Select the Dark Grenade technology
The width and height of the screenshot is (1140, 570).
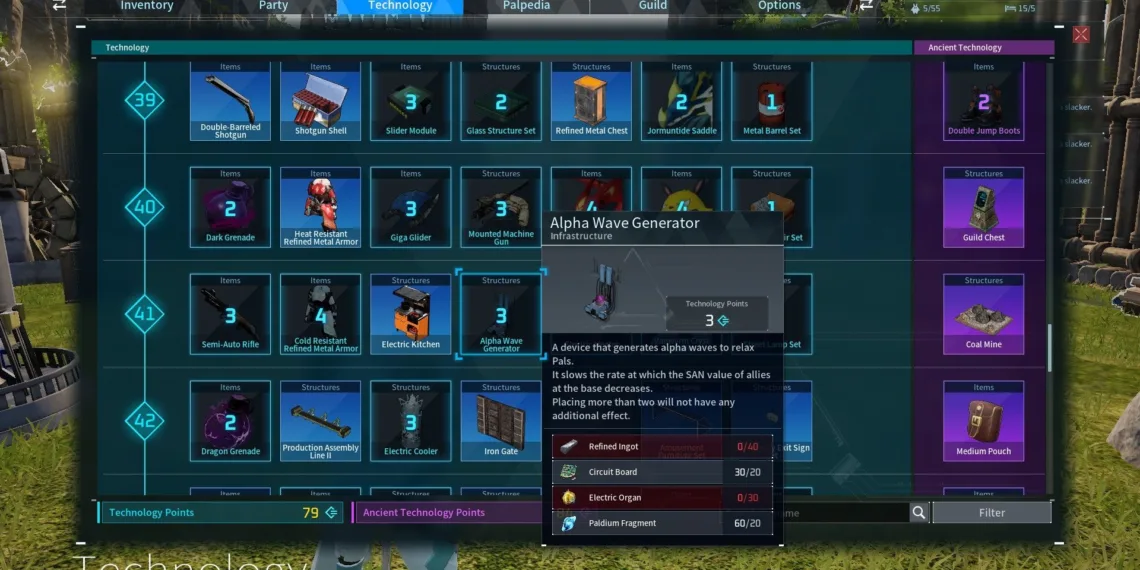(230, 207)
